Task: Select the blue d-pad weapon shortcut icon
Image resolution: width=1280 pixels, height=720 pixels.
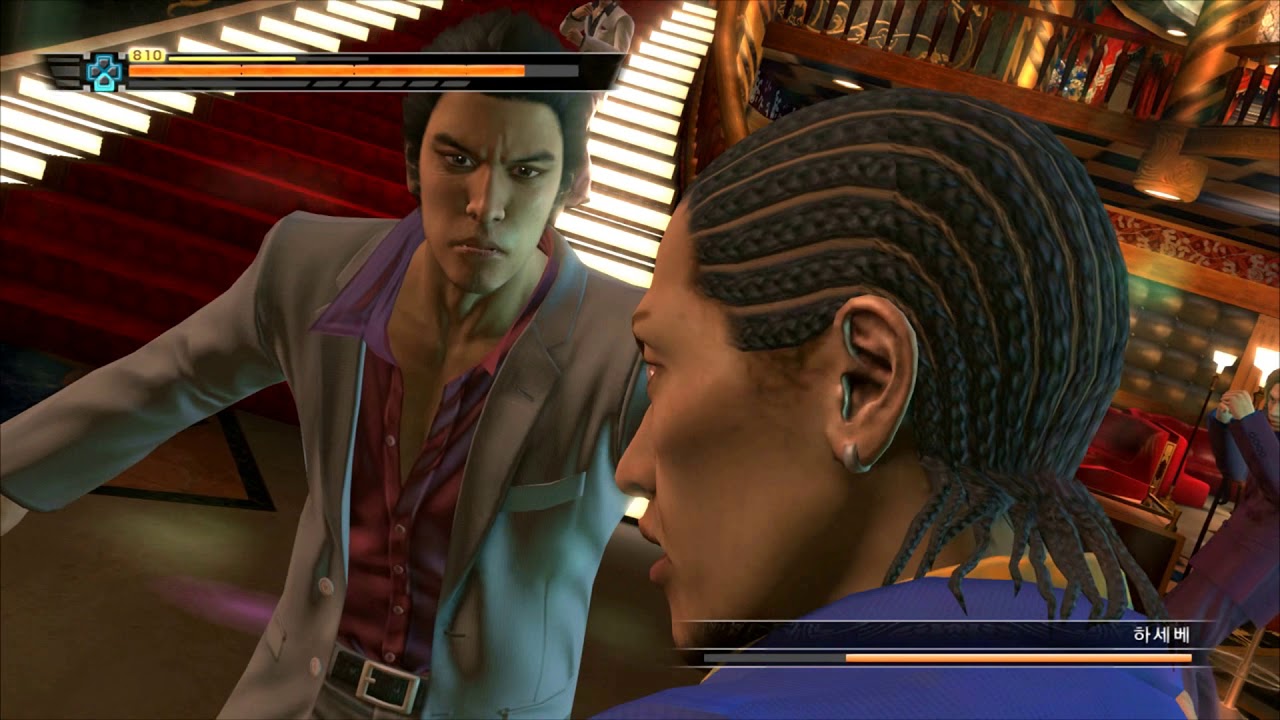Action: coord(105,72)
